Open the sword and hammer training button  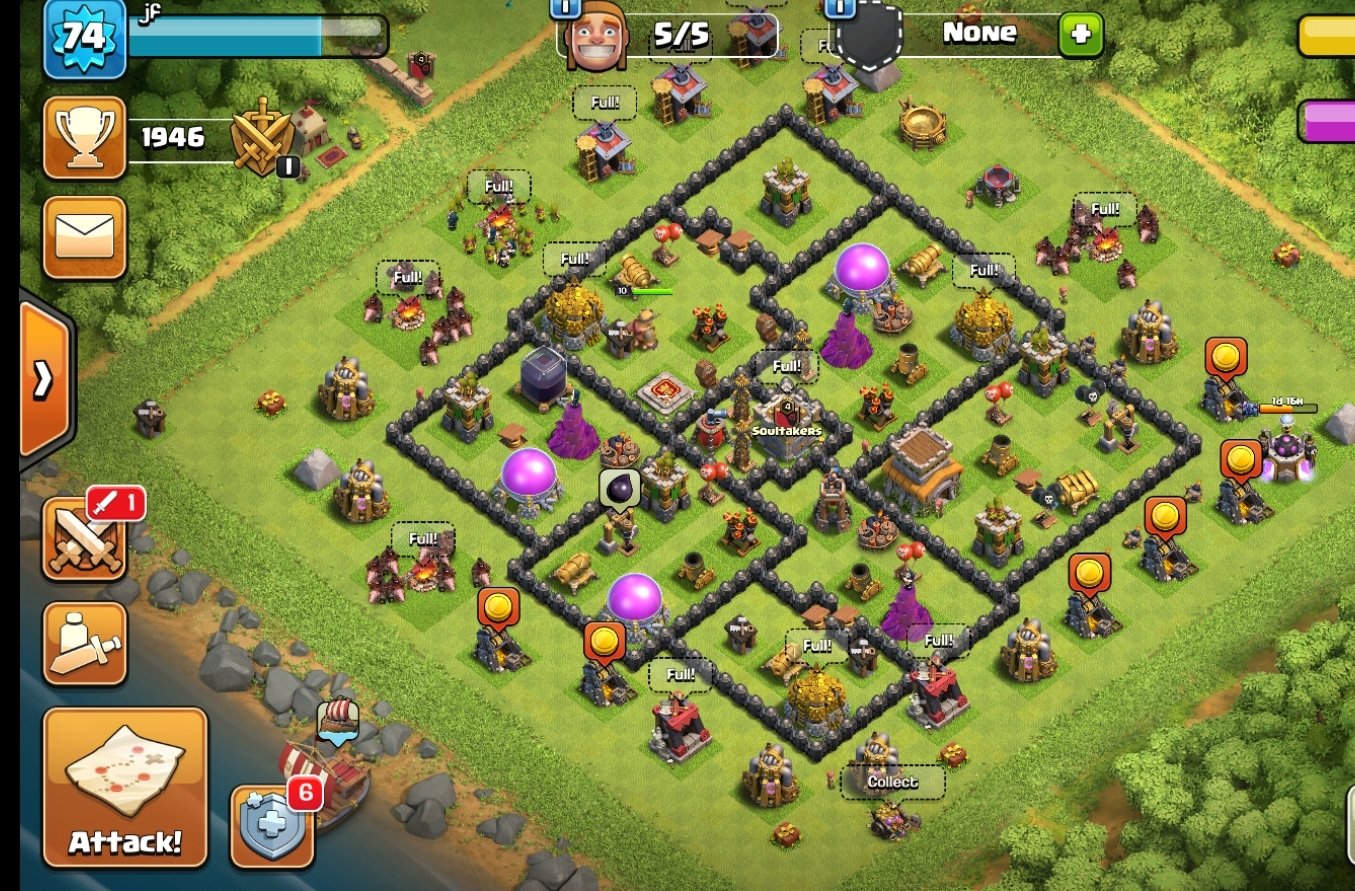point(84,643)
